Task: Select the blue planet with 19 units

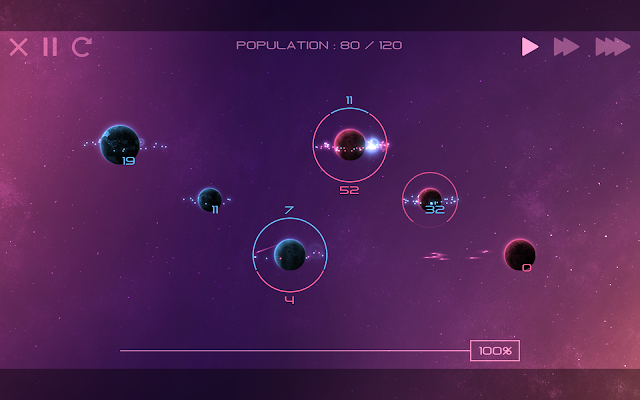Action: pyautogui.click(x=120, y=144)
